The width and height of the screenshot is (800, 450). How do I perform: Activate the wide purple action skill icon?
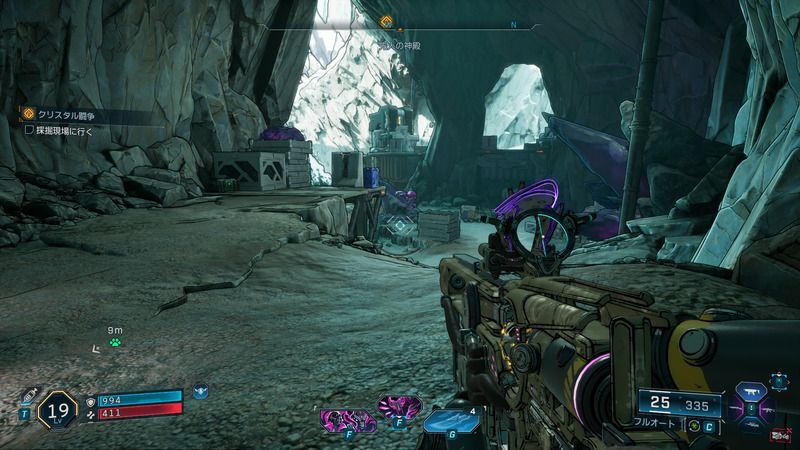[x=343, y=420]
